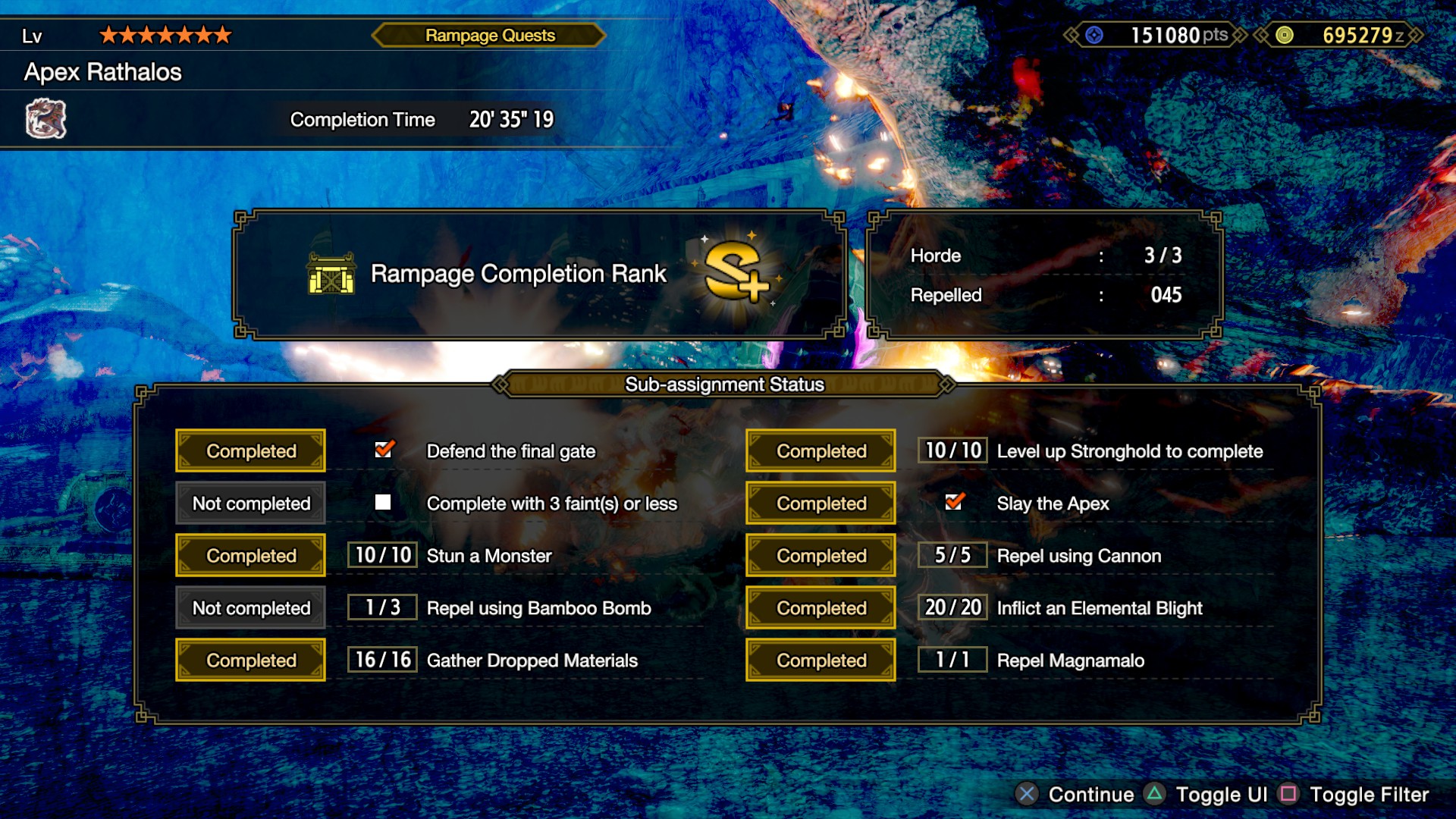
Task: Select the Defend the final gate row
Action: [510, 451]
